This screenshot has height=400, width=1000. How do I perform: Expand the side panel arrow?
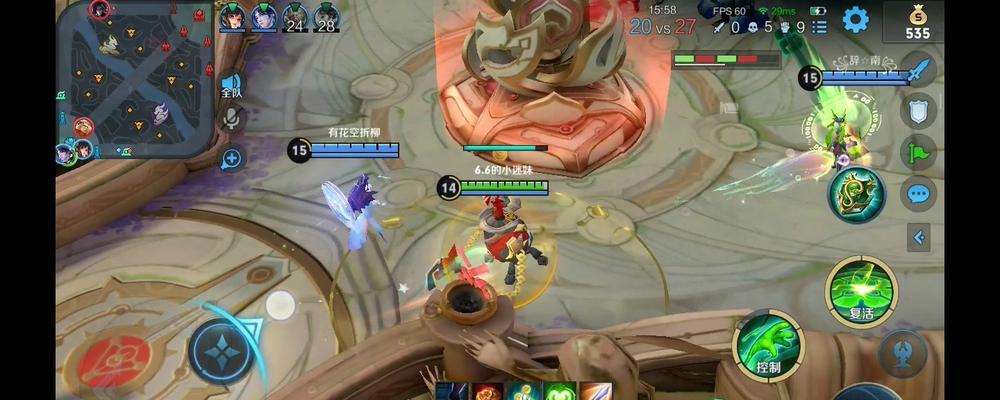[918, 237]
